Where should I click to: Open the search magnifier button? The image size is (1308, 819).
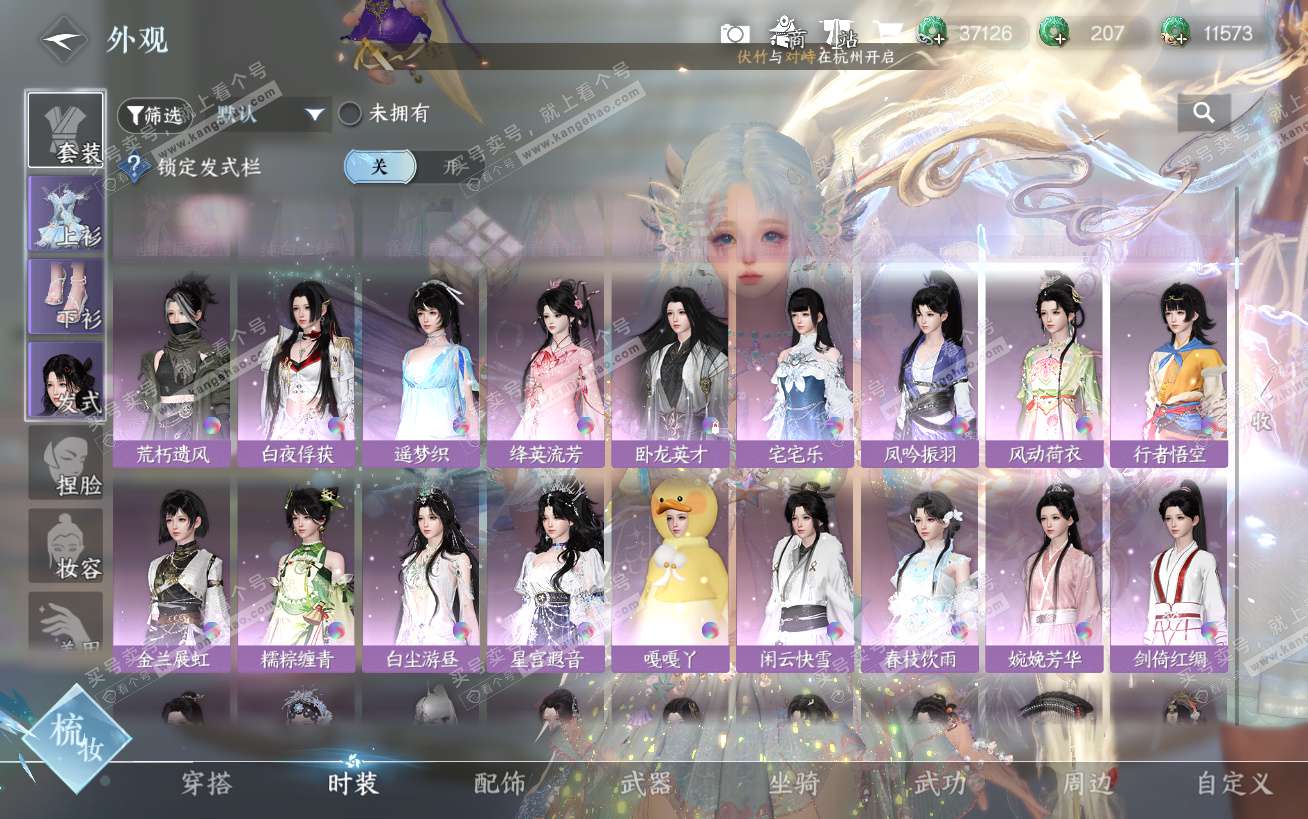click(x=1204, y=114)
